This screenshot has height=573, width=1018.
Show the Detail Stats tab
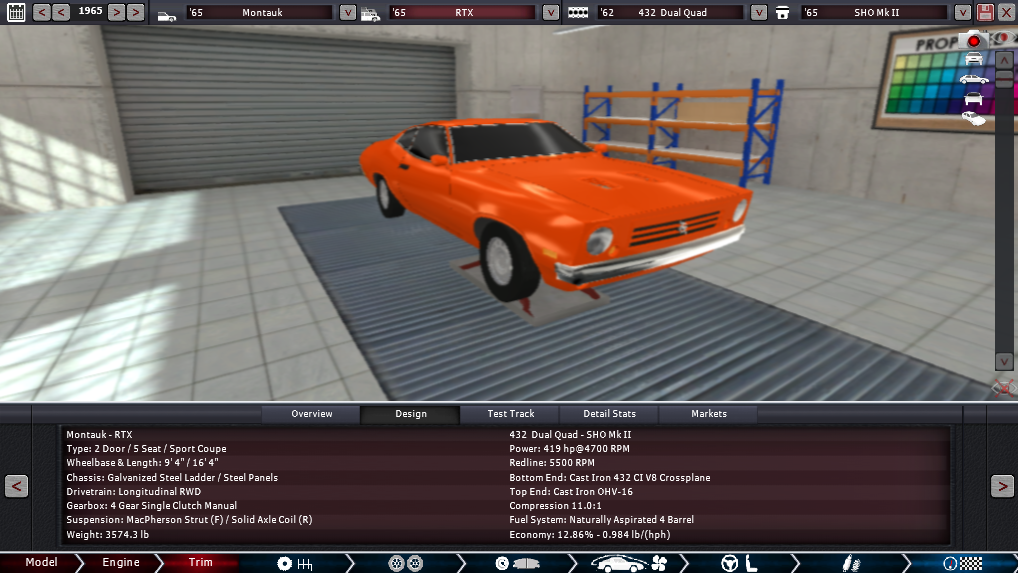coord(610,414)
